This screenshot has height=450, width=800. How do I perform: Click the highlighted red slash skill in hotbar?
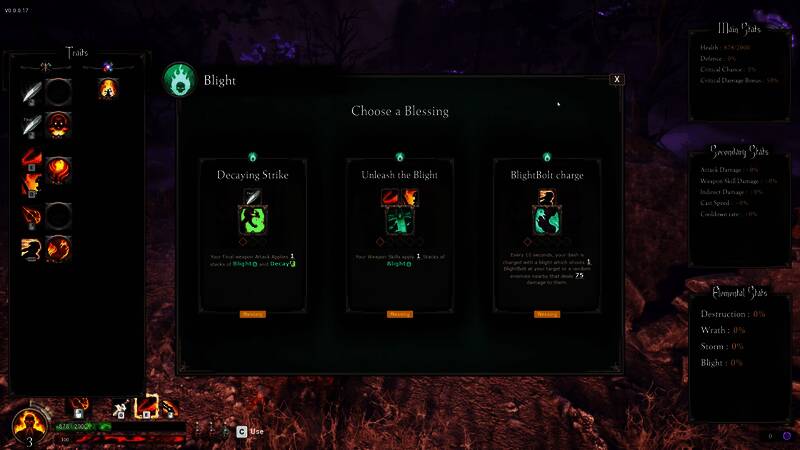point(147,407)
